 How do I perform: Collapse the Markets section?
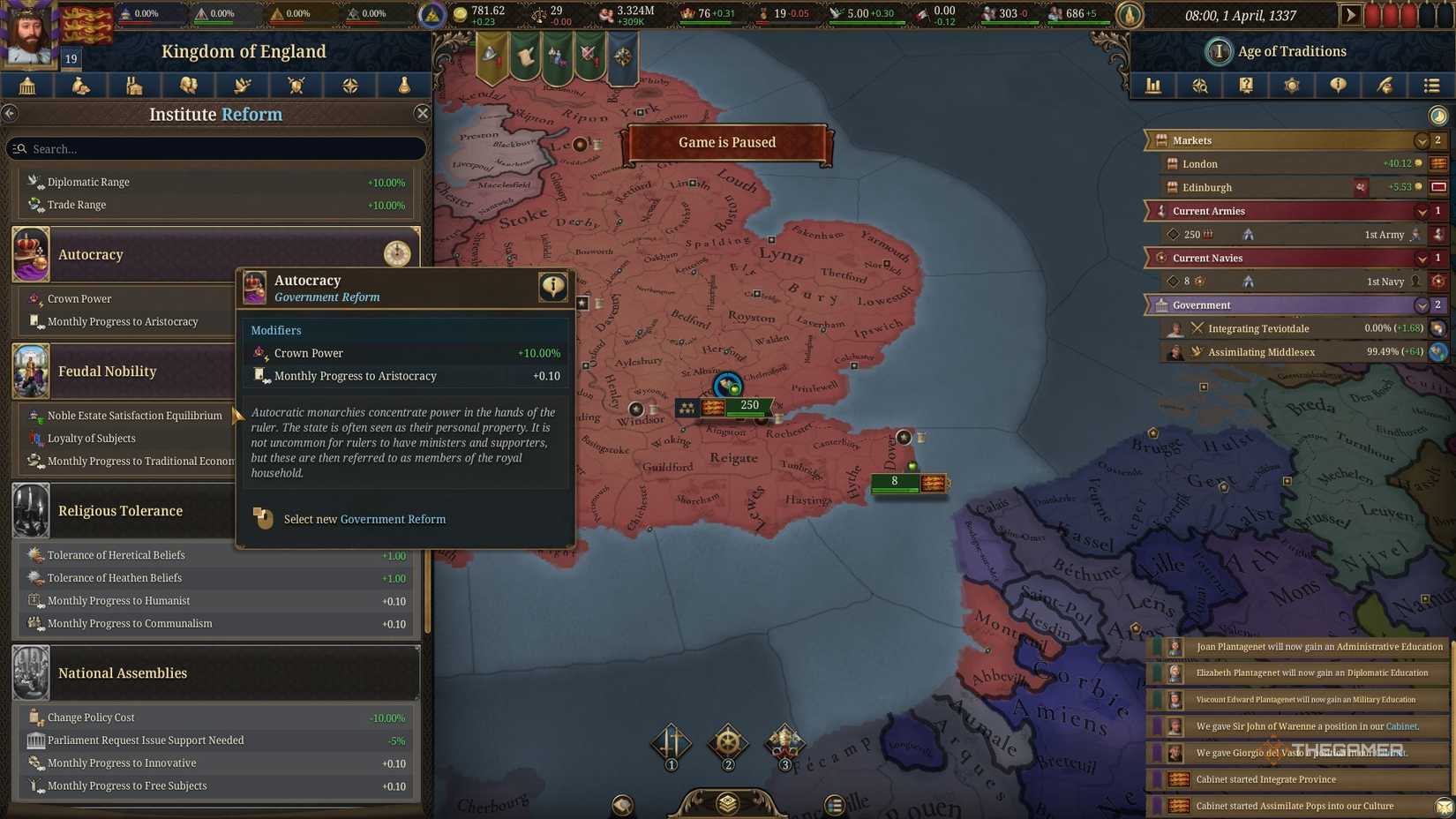[1421, 140]
